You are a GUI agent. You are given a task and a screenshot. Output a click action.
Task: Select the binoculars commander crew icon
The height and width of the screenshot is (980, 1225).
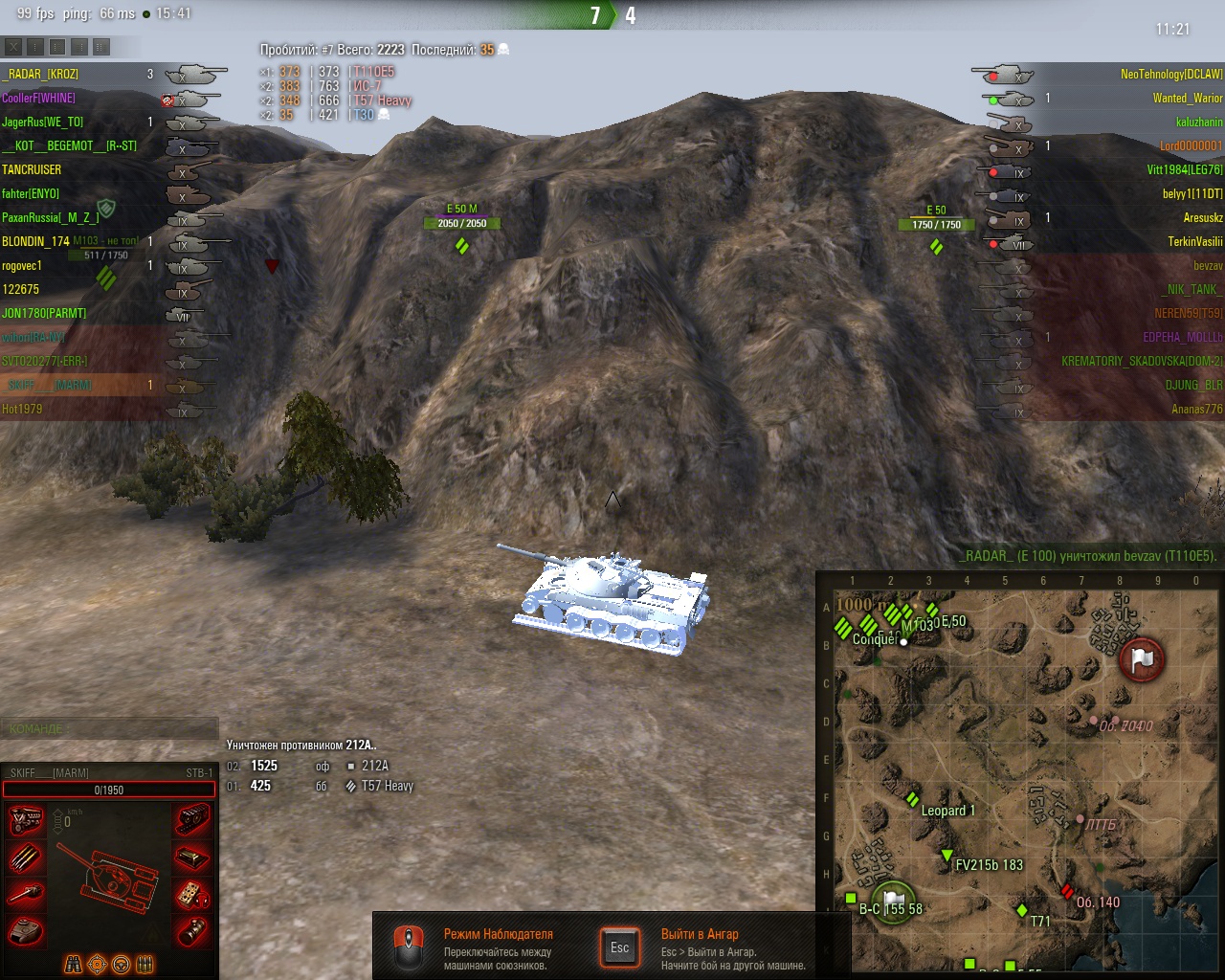tap(73, 965)
